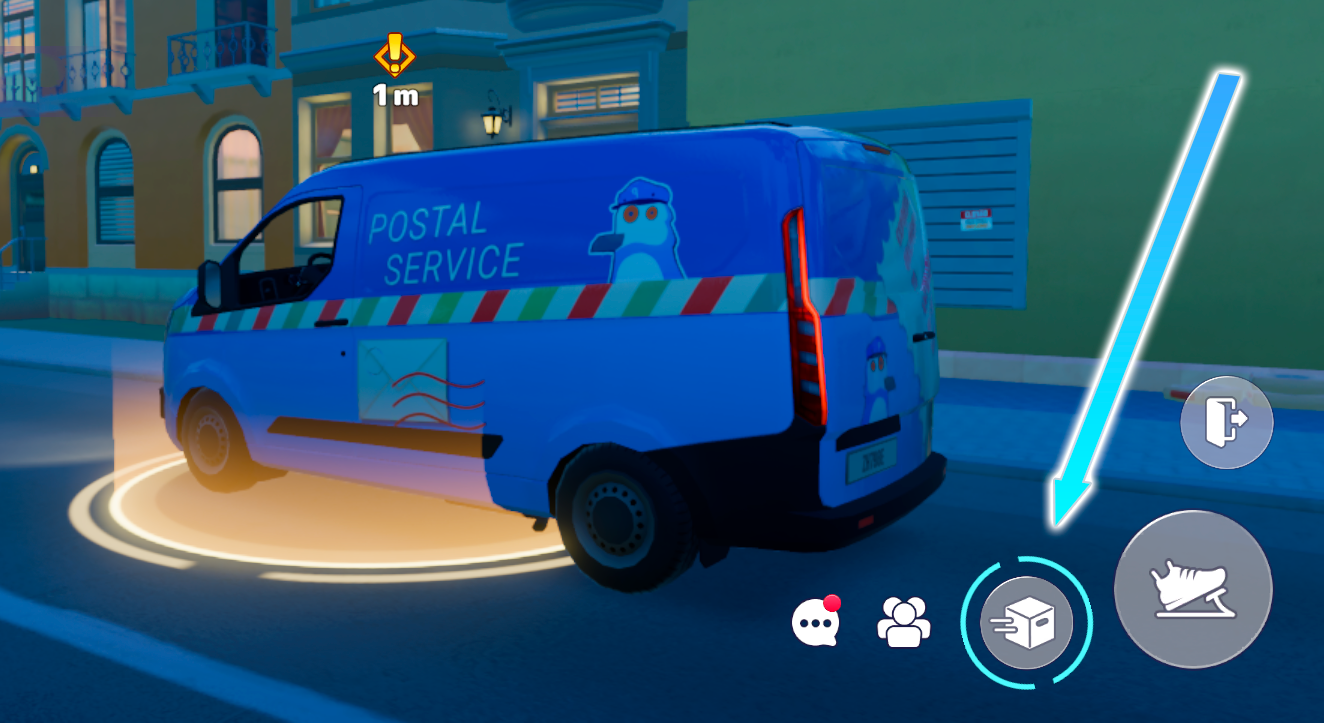Tap the package delivery action button
The height and width of the screenshot is (723, 1324).
1026,623
